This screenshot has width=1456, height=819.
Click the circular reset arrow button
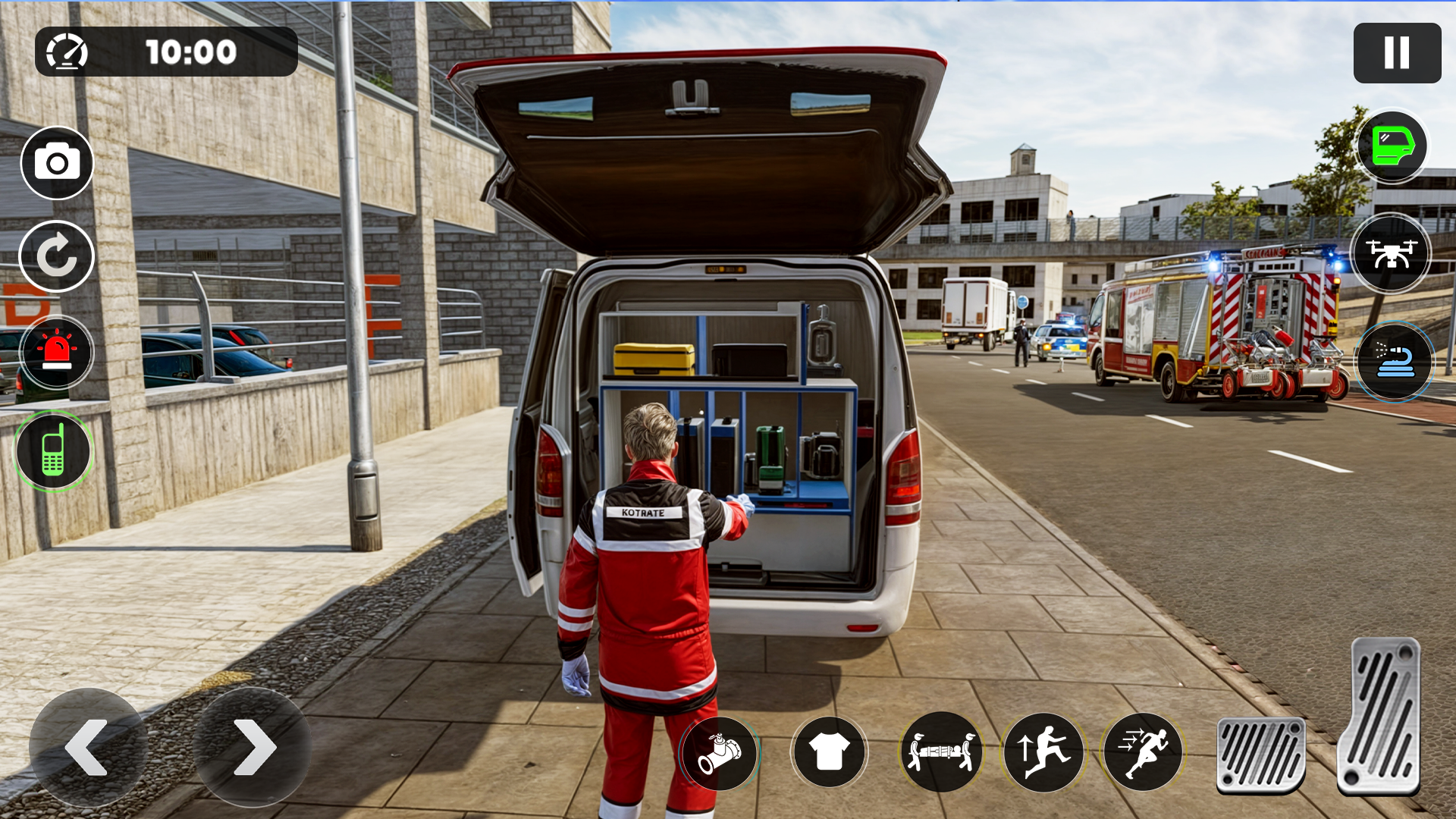[x=57, y=256]
